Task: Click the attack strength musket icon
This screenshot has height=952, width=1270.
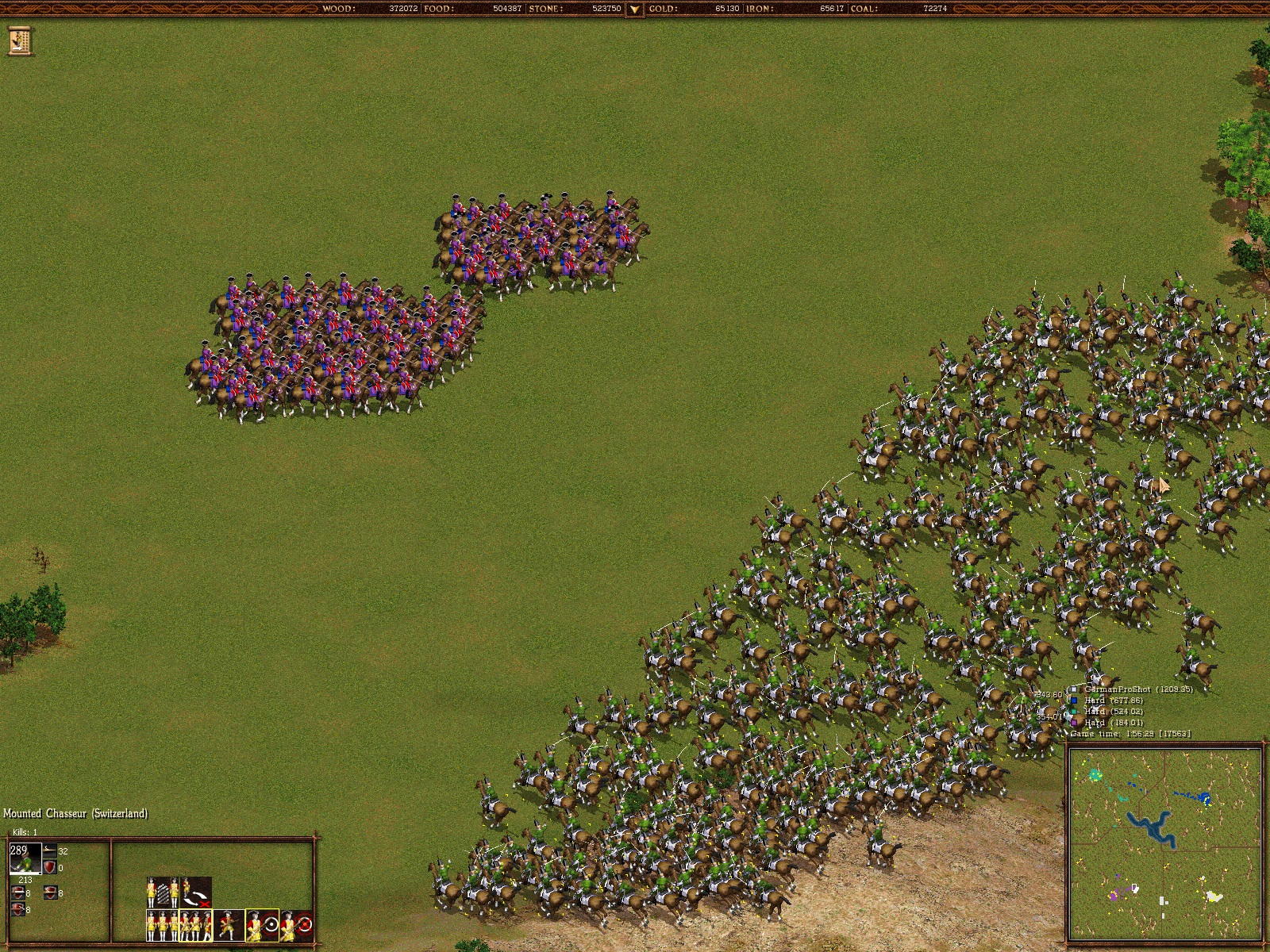Action: [x=49, y=850]
